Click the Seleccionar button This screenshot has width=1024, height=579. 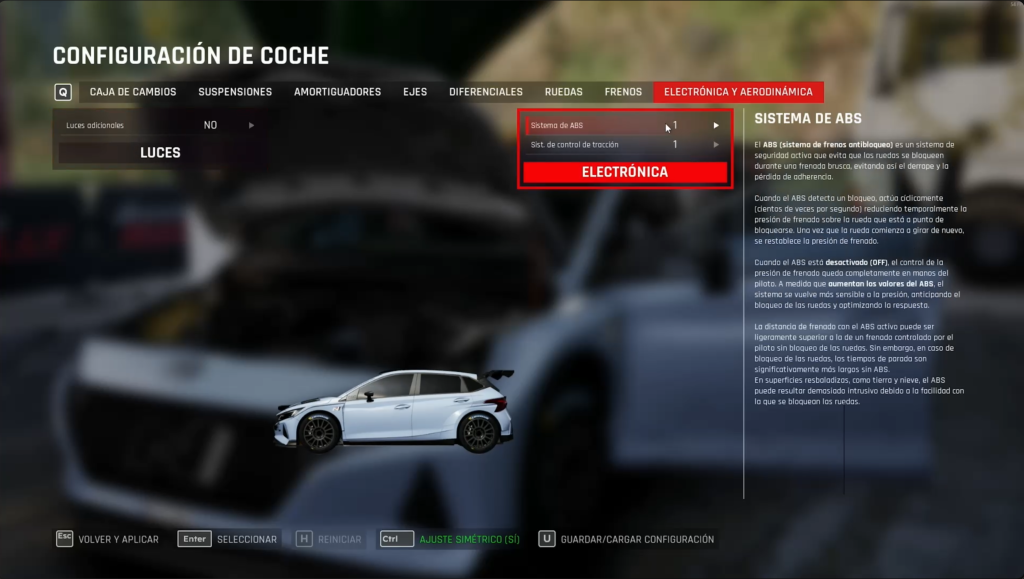[x=229, y=539]
